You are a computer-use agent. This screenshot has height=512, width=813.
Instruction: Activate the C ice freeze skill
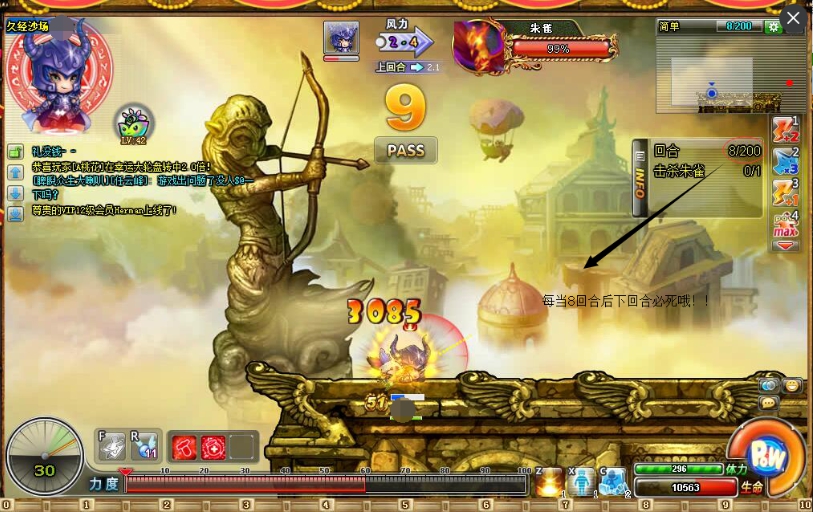(613, 482)
